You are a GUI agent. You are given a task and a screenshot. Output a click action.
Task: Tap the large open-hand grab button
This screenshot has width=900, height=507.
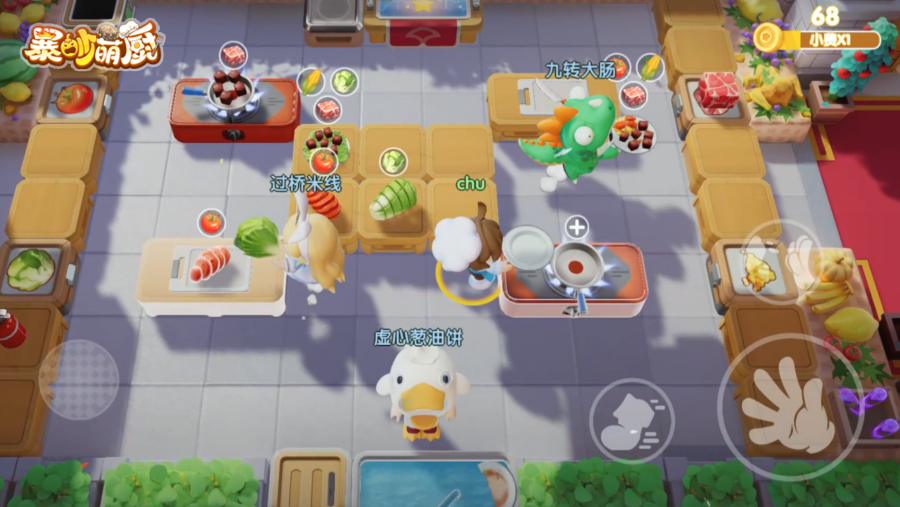pyautogui.click(x=791, y=408)
